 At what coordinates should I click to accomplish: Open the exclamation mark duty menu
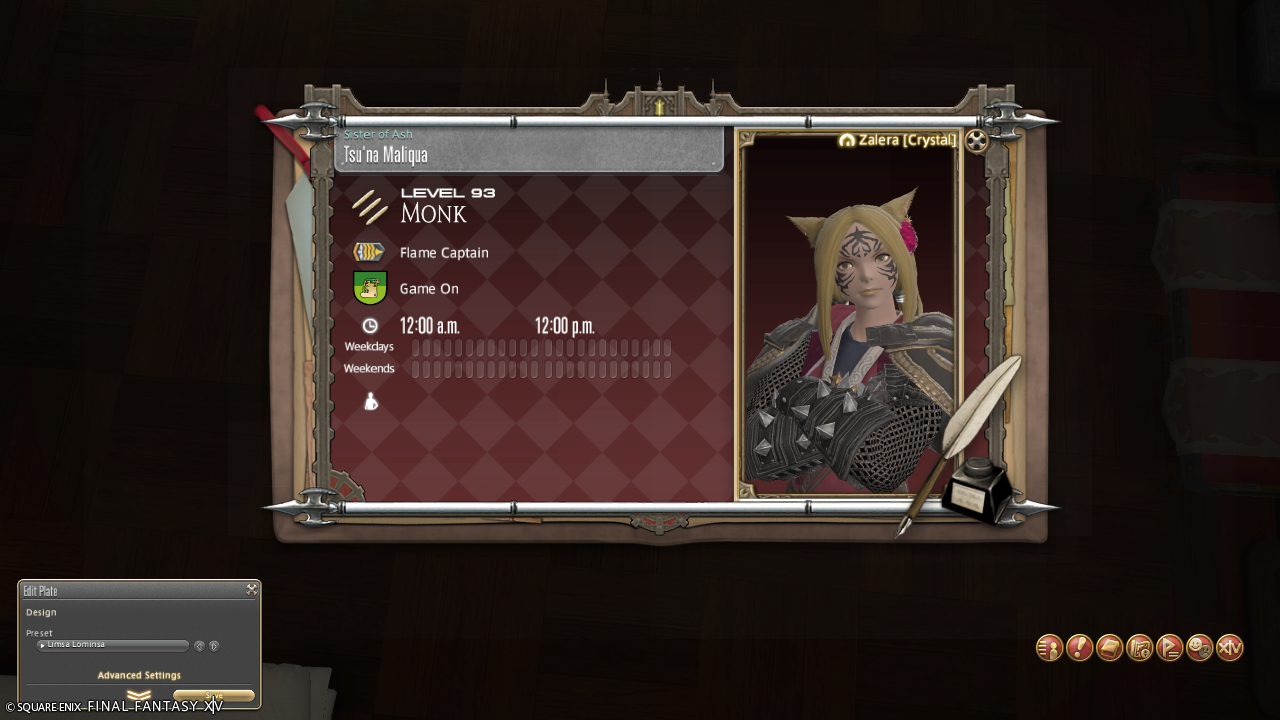(x=1079, y=648)
